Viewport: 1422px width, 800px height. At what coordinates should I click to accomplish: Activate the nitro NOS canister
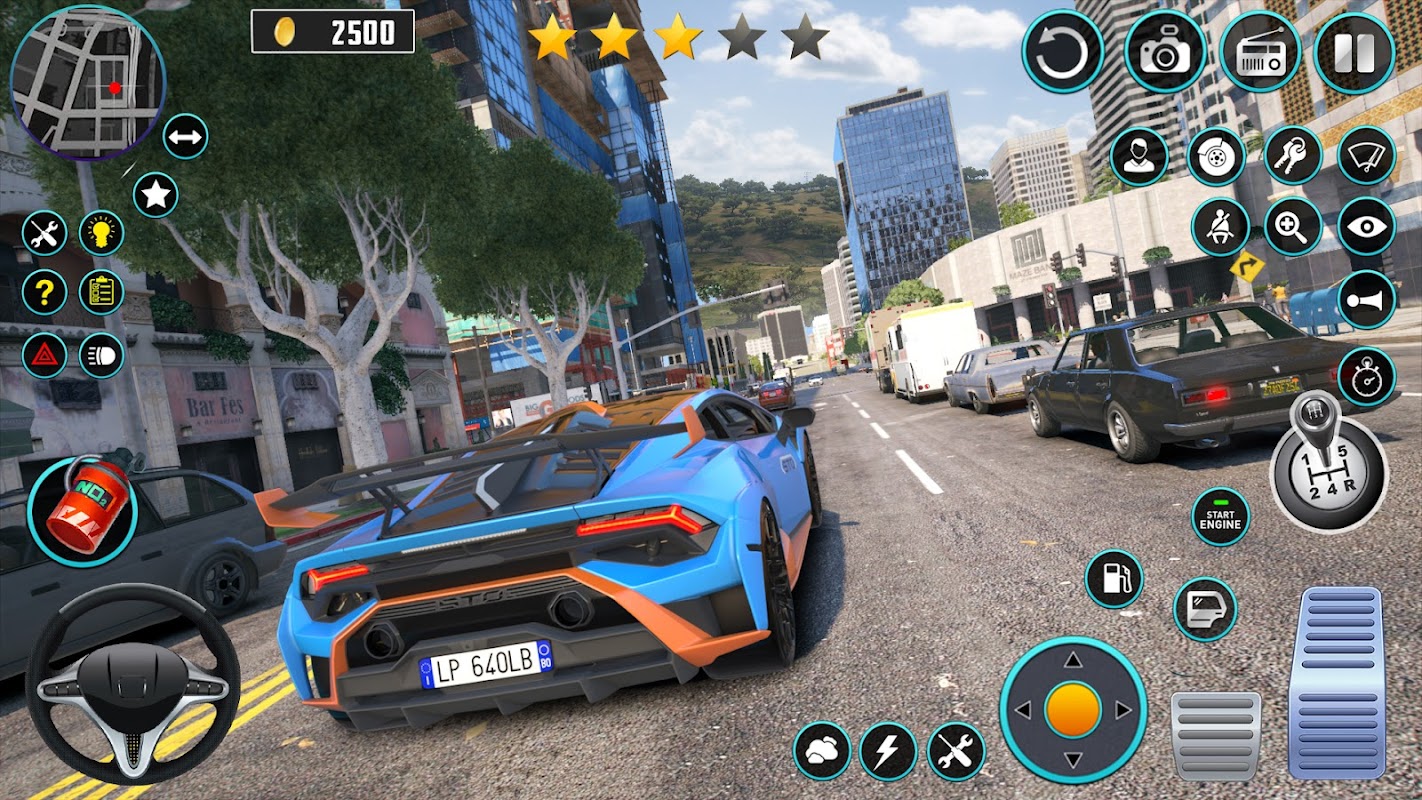82,510
